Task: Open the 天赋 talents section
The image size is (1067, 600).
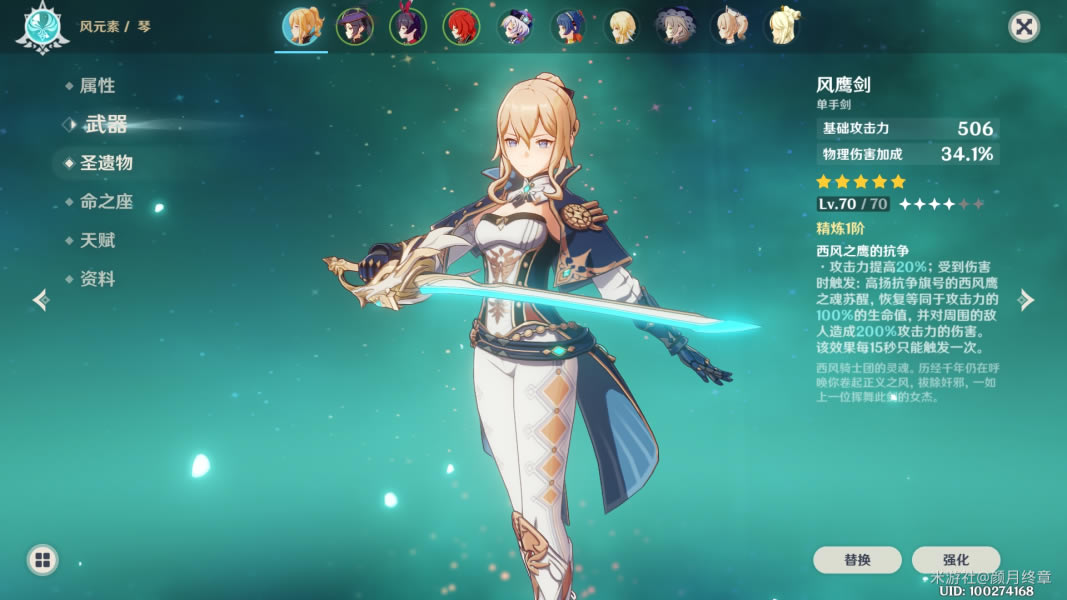Action: pos(97,241)
